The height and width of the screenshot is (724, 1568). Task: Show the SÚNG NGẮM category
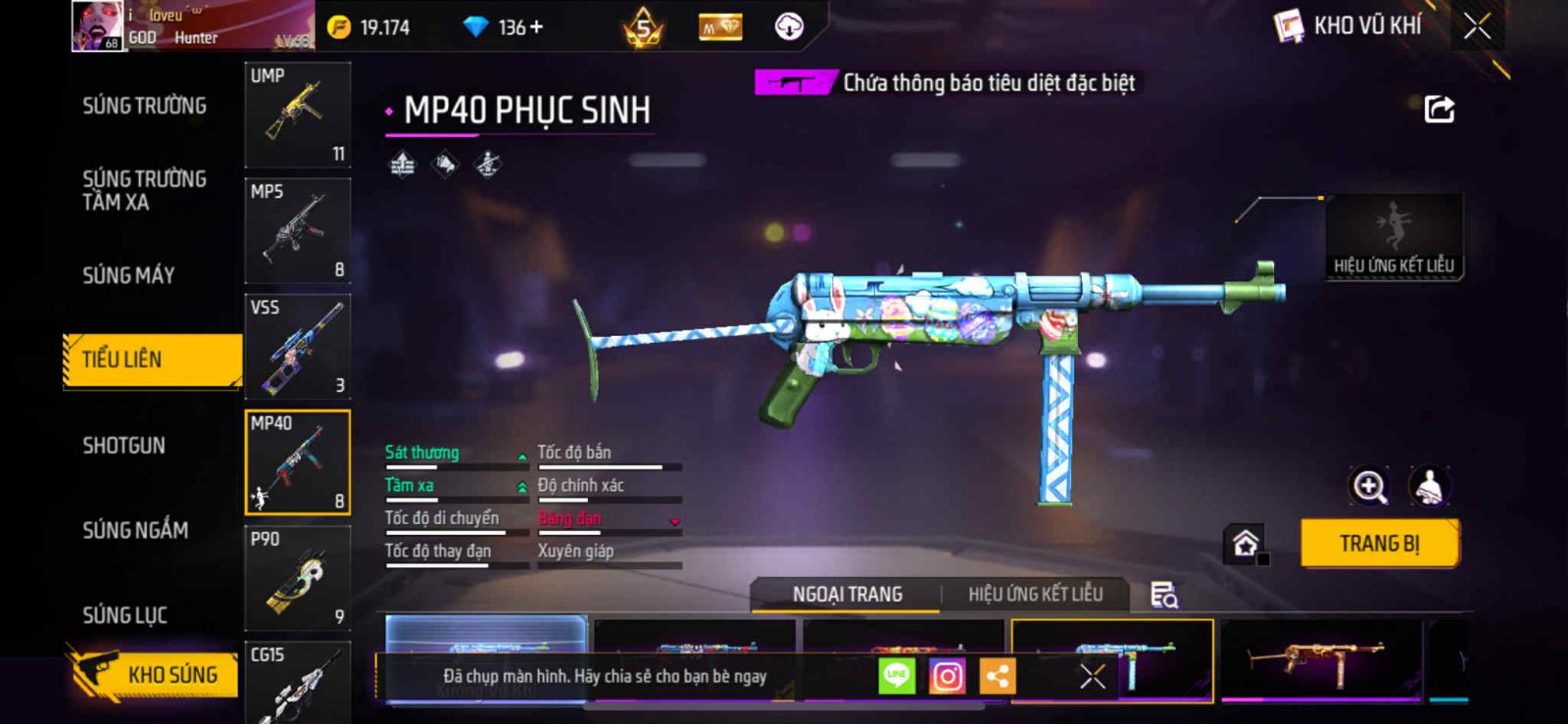click(x=135, y=530)
